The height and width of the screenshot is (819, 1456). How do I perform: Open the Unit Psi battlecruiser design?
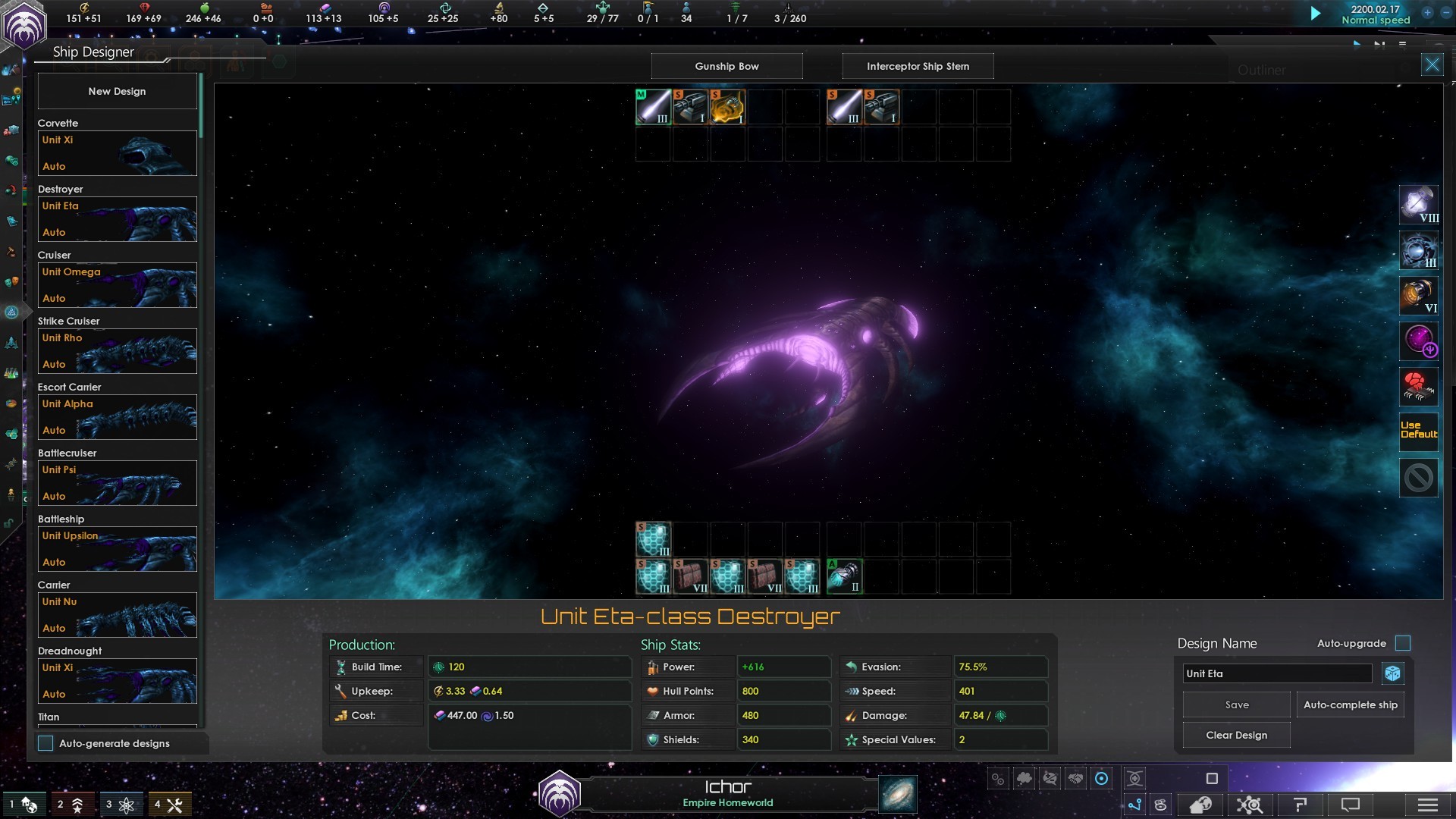click(118, 483)
